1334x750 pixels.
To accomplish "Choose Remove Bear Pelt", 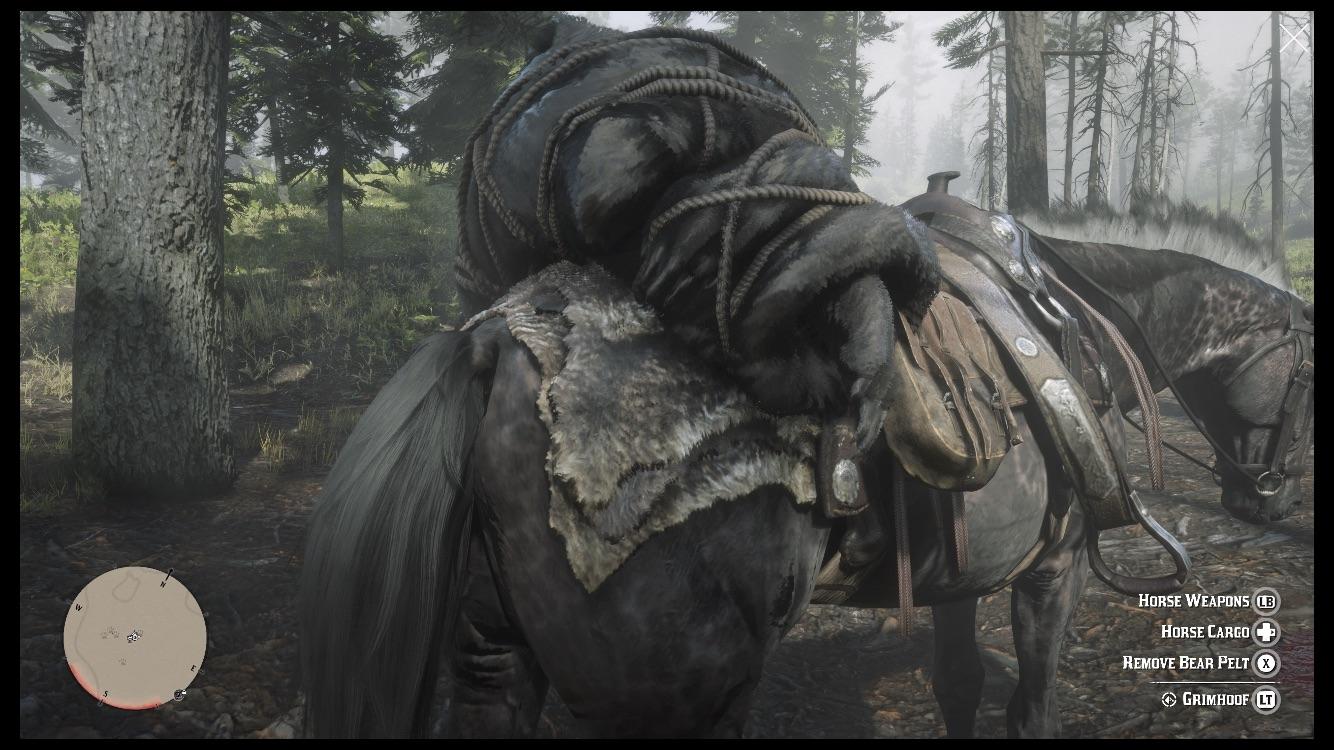I will pos(1186,662).
